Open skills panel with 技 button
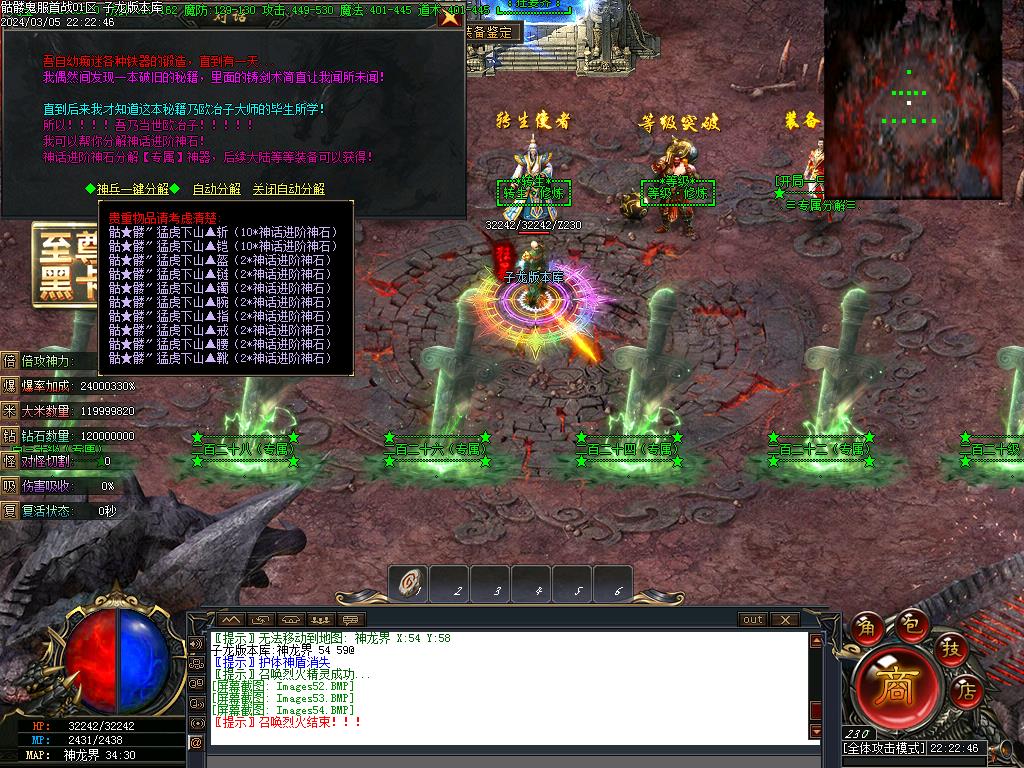Viewport: 1024px width, 768px height. click(951, 649)
